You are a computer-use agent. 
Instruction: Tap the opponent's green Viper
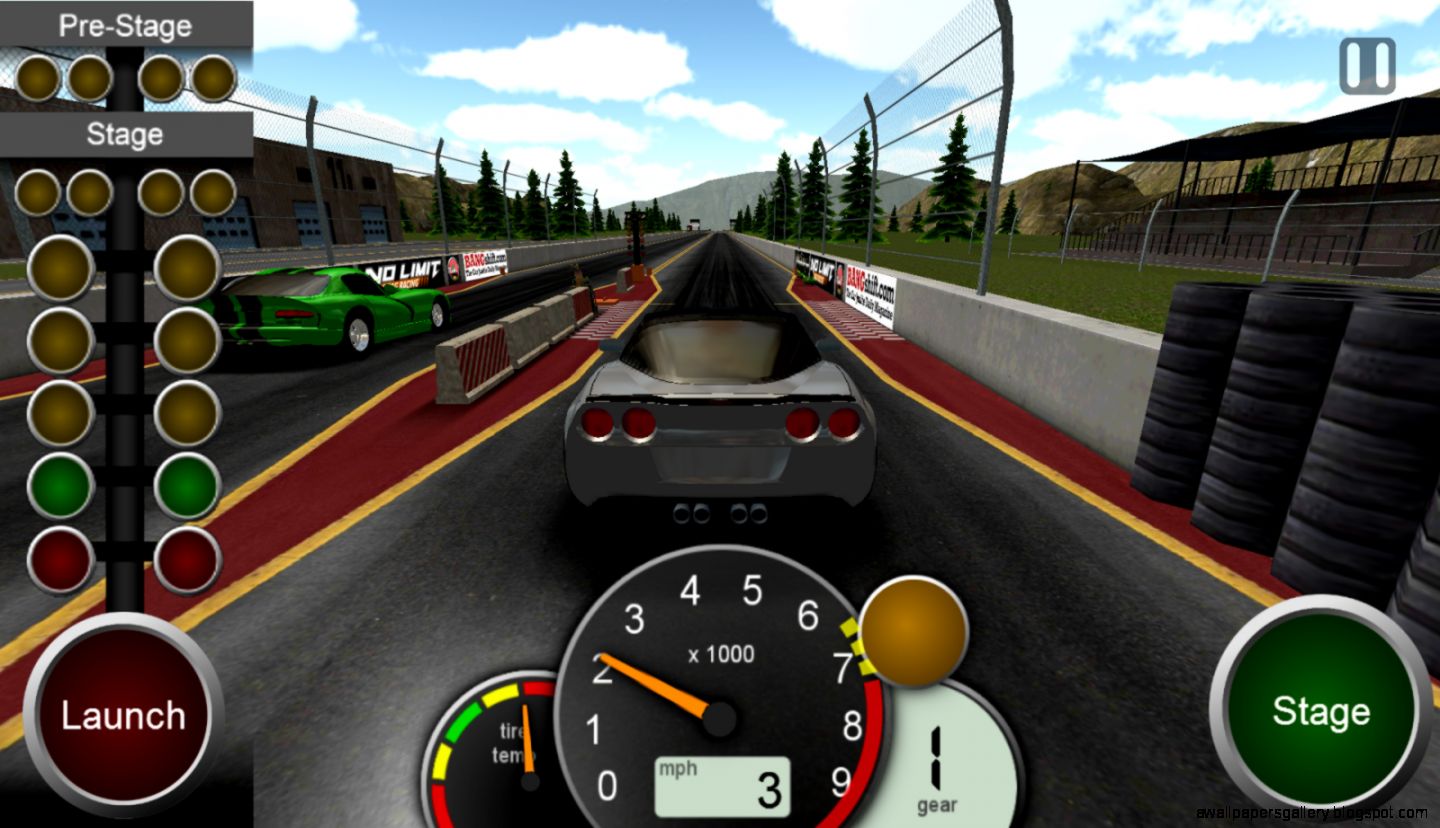point(330,300)
